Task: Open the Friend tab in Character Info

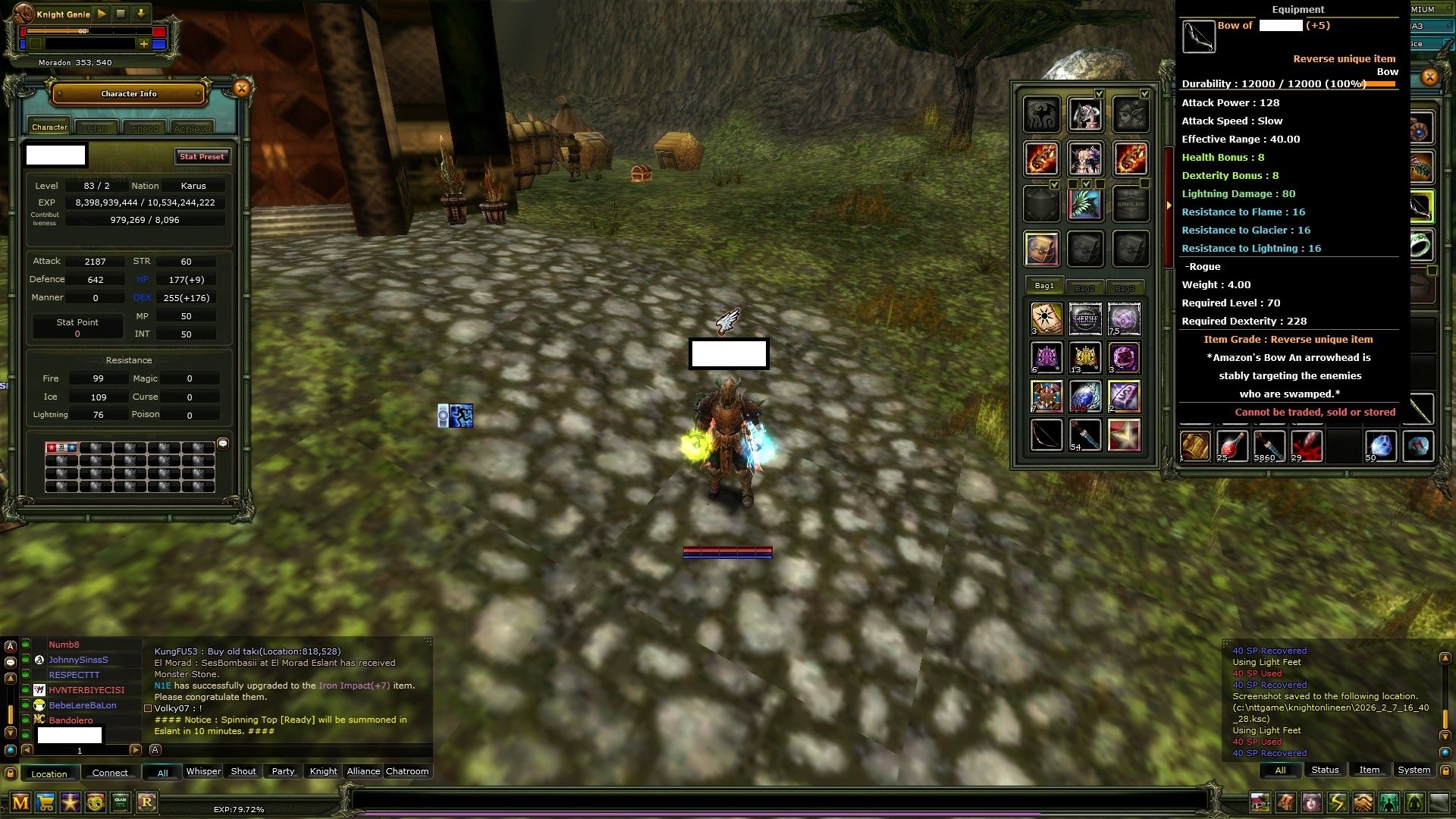Action: point(143,127)
